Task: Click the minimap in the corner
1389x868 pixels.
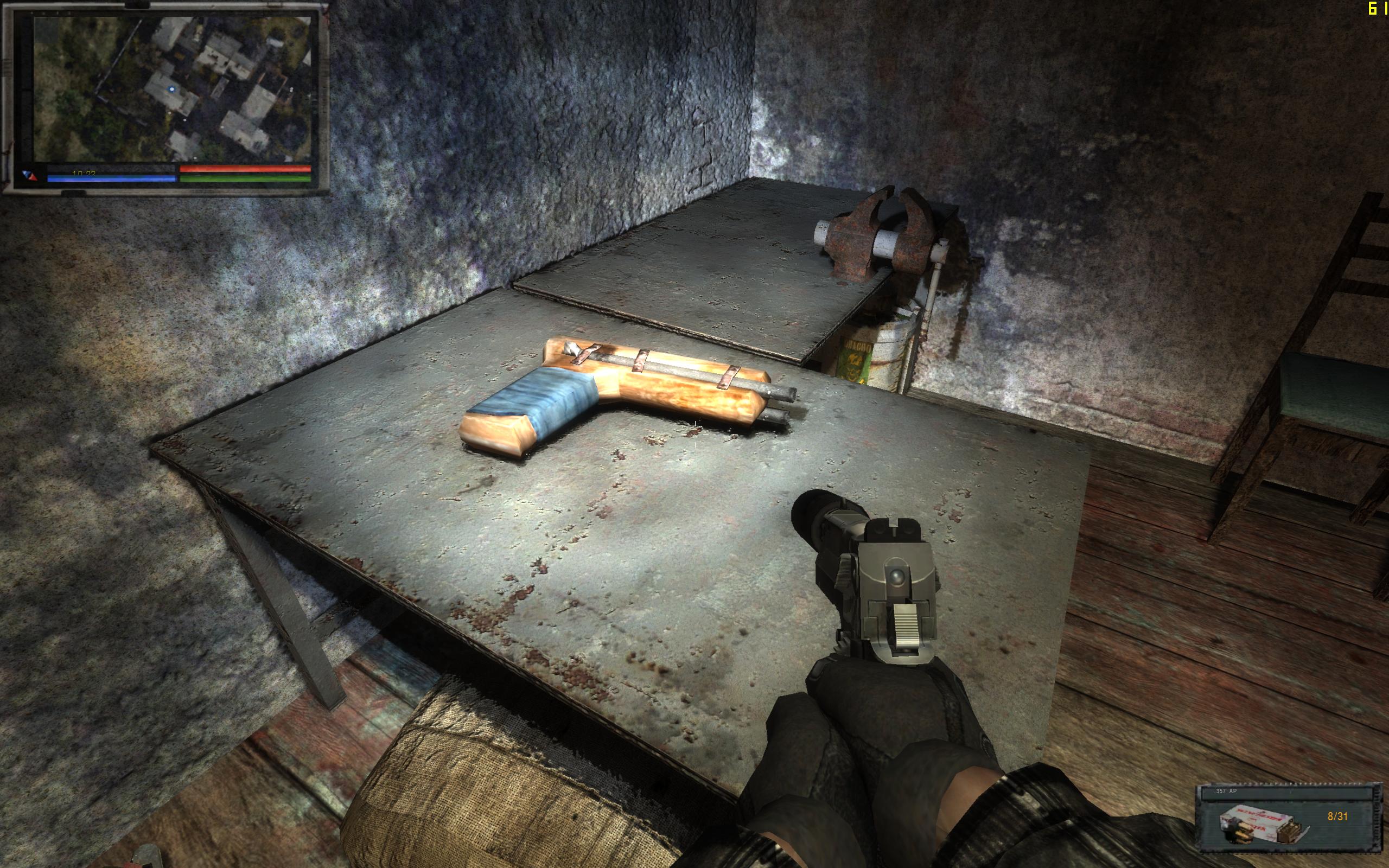Action: pos(172,89)
